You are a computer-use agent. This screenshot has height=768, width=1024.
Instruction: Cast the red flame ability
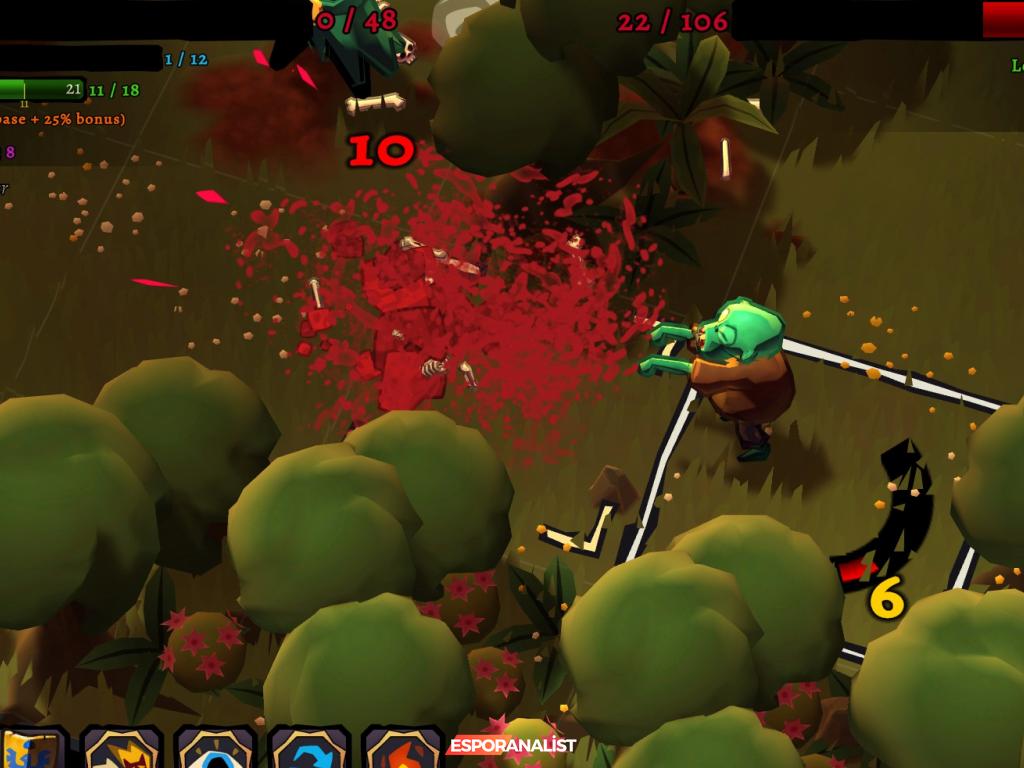[402, 750]
